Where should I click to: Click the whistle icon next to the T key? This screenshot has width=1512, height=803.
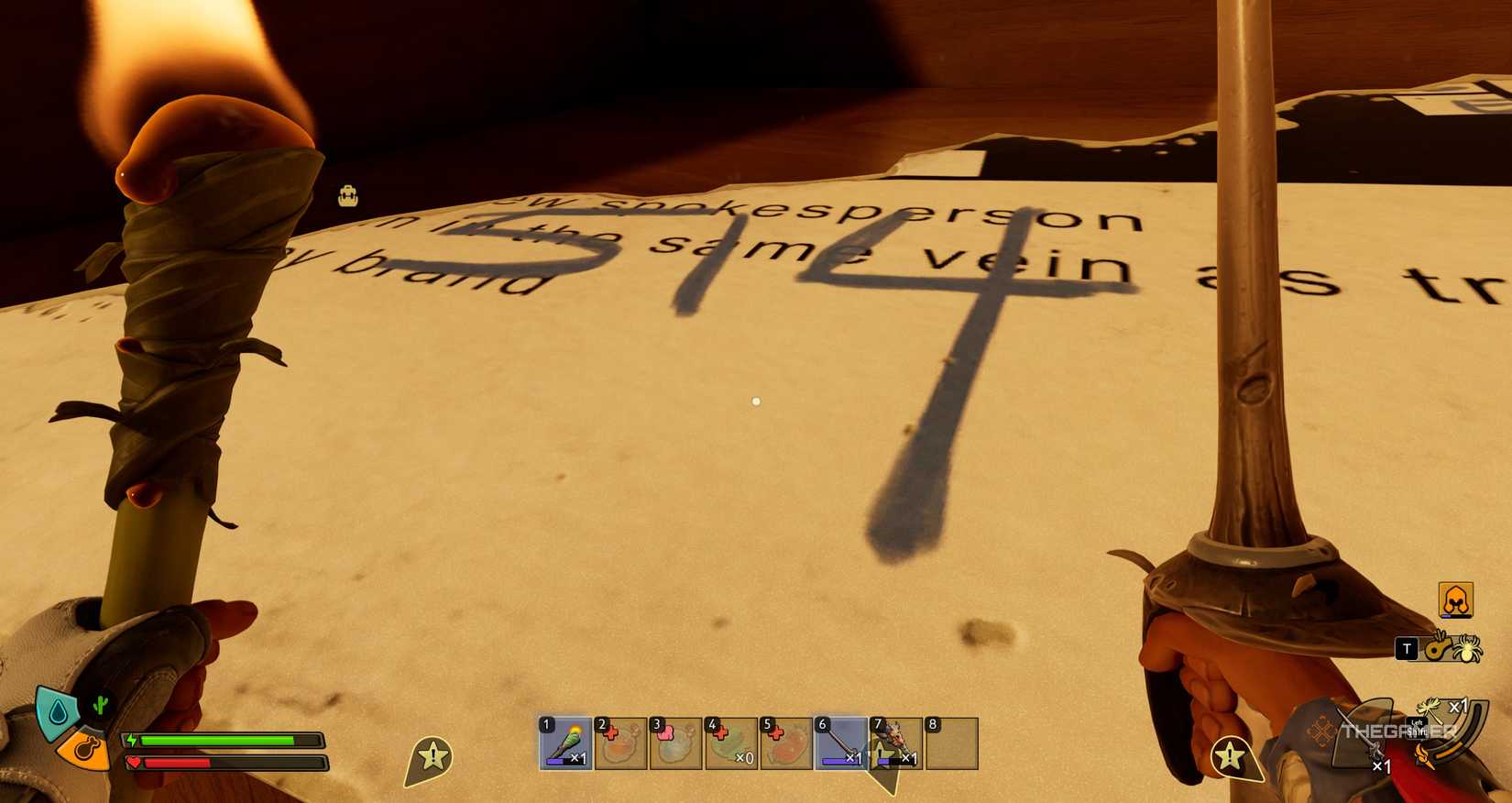[1435, 648]
